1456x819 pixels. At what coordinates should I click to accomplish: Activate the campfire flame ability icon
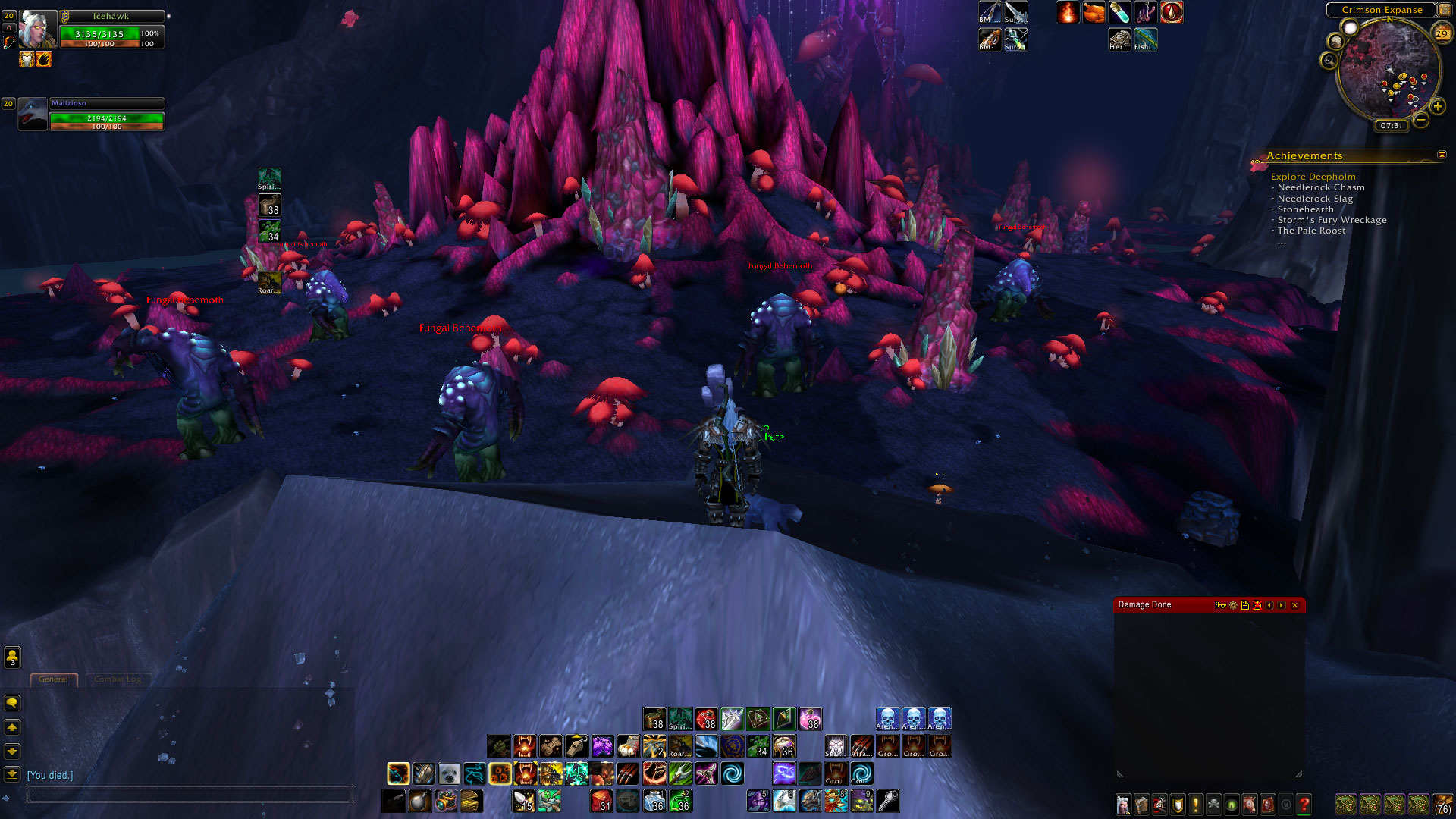pyautogui.click(x=1068, y=12)
